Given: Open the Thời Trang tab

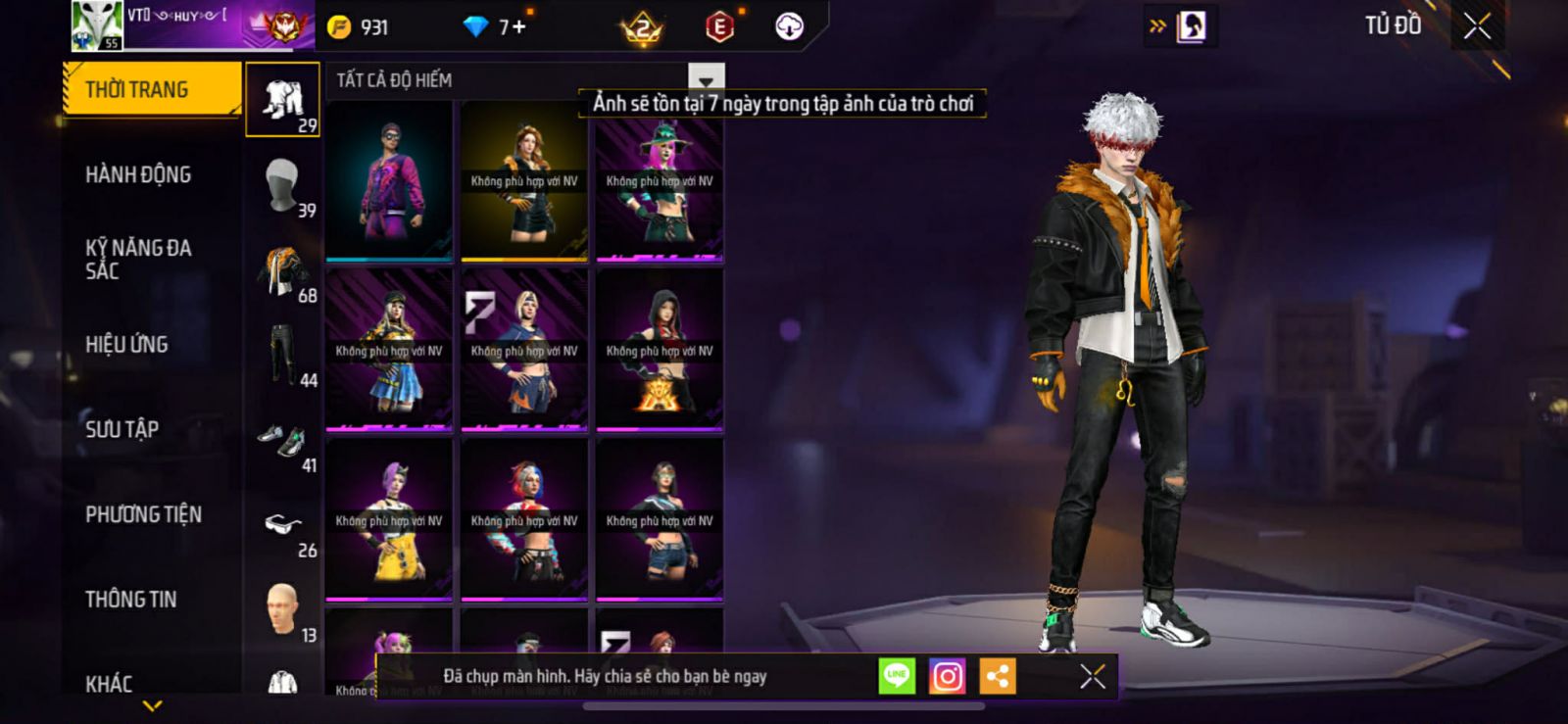Looking at the screenshot, I should pos(150,89).
